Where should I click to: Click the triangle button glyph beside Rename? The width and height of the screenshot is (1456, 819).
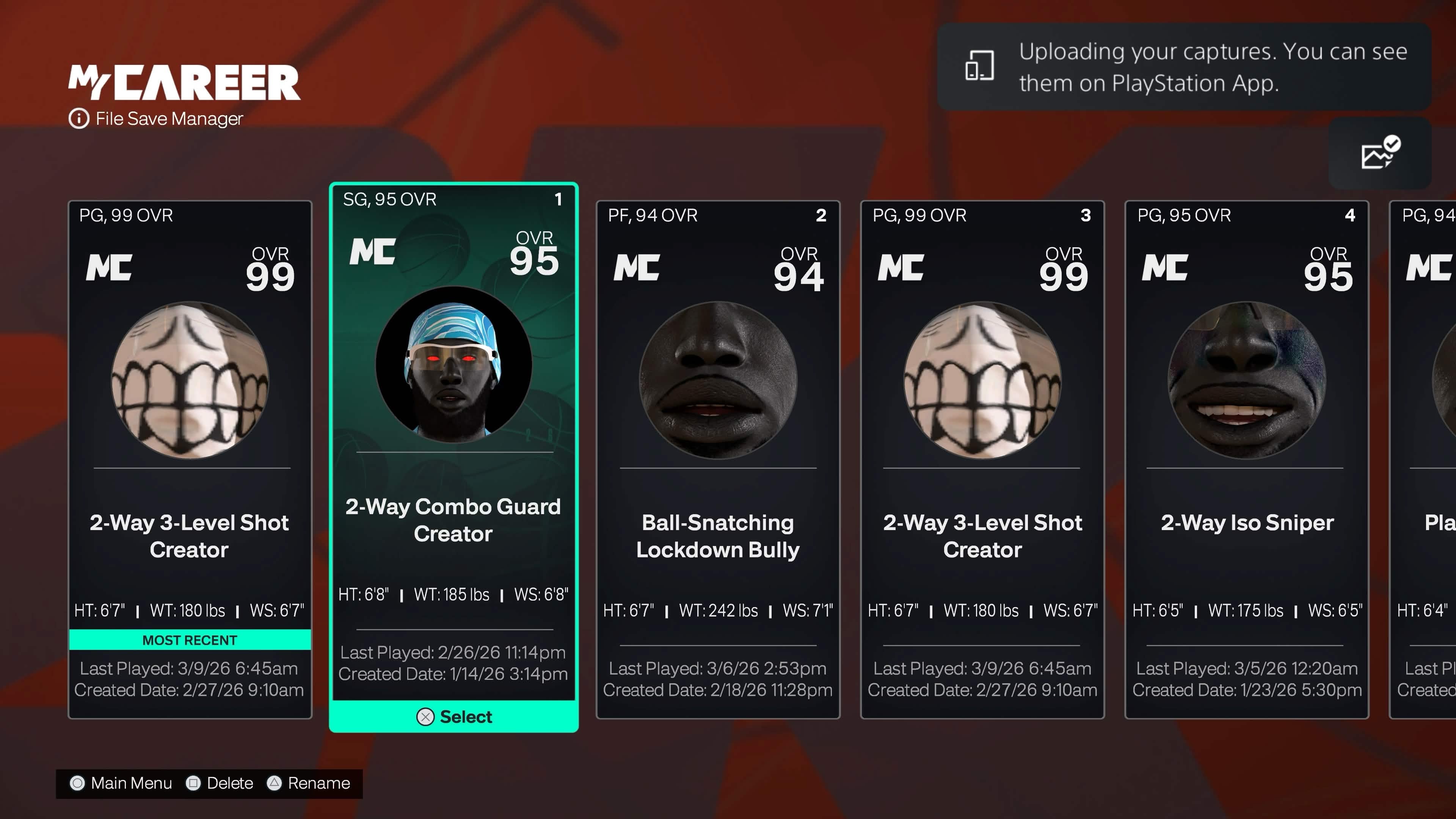(x=275, y=783)
